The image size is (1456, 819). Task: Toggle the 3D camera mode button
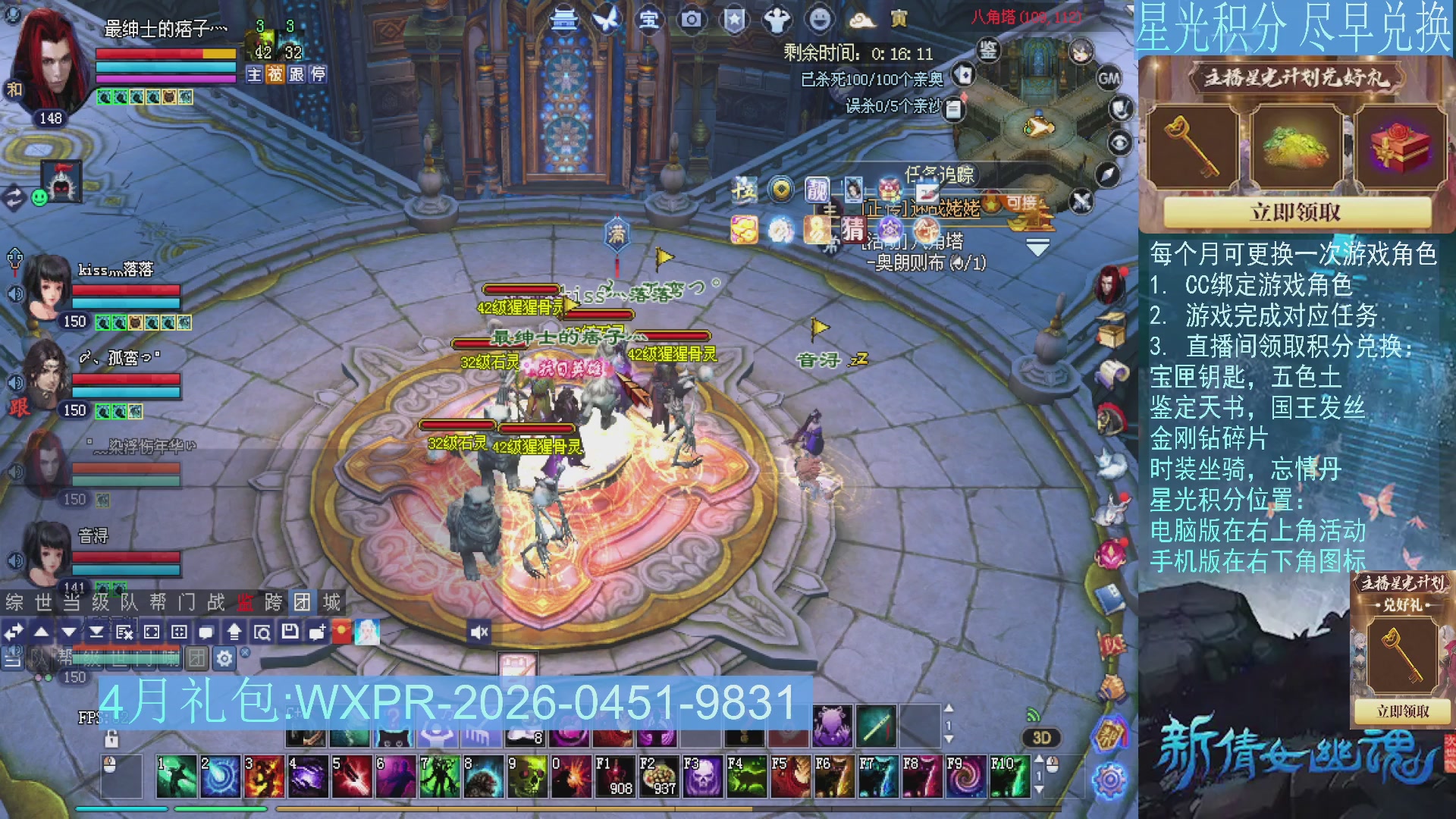pyautogui.click(x=1041, y=738)
